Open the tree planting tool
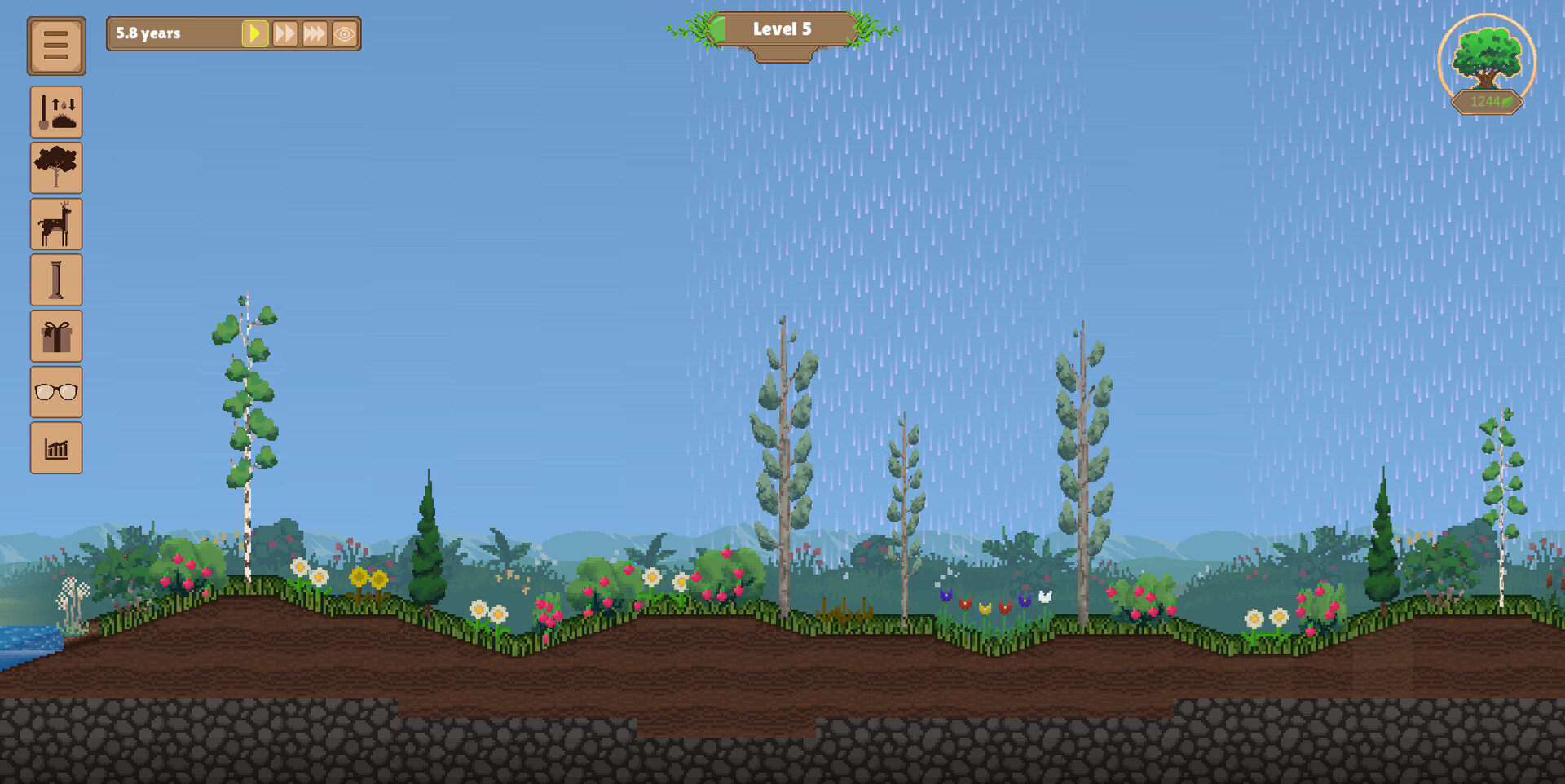Image resolution: width=1565 pixels, height=784 pixels. pos(56,168)
